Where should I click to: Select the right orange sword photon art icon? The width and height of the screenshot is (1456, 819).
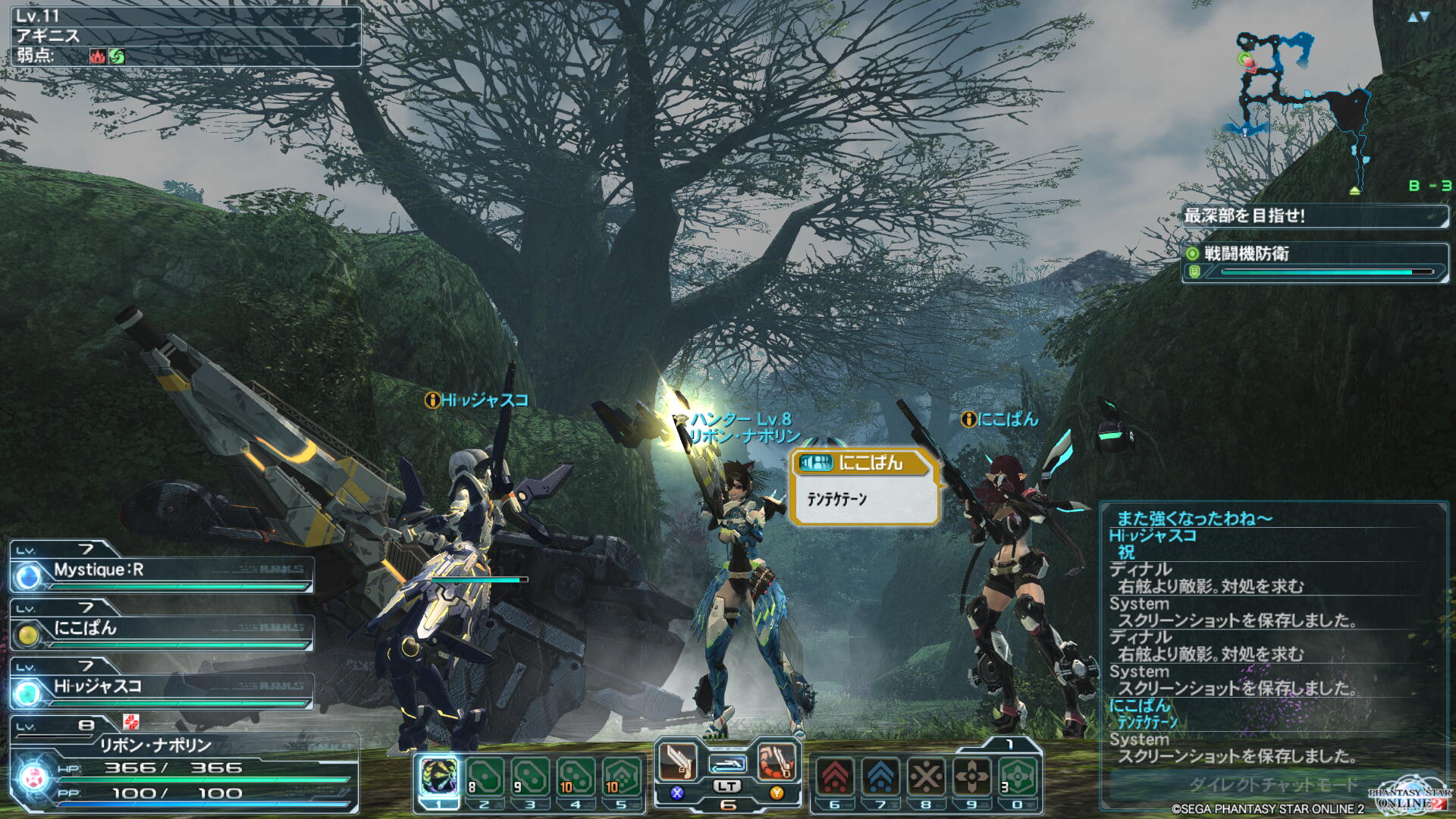(x=777, y=761)
